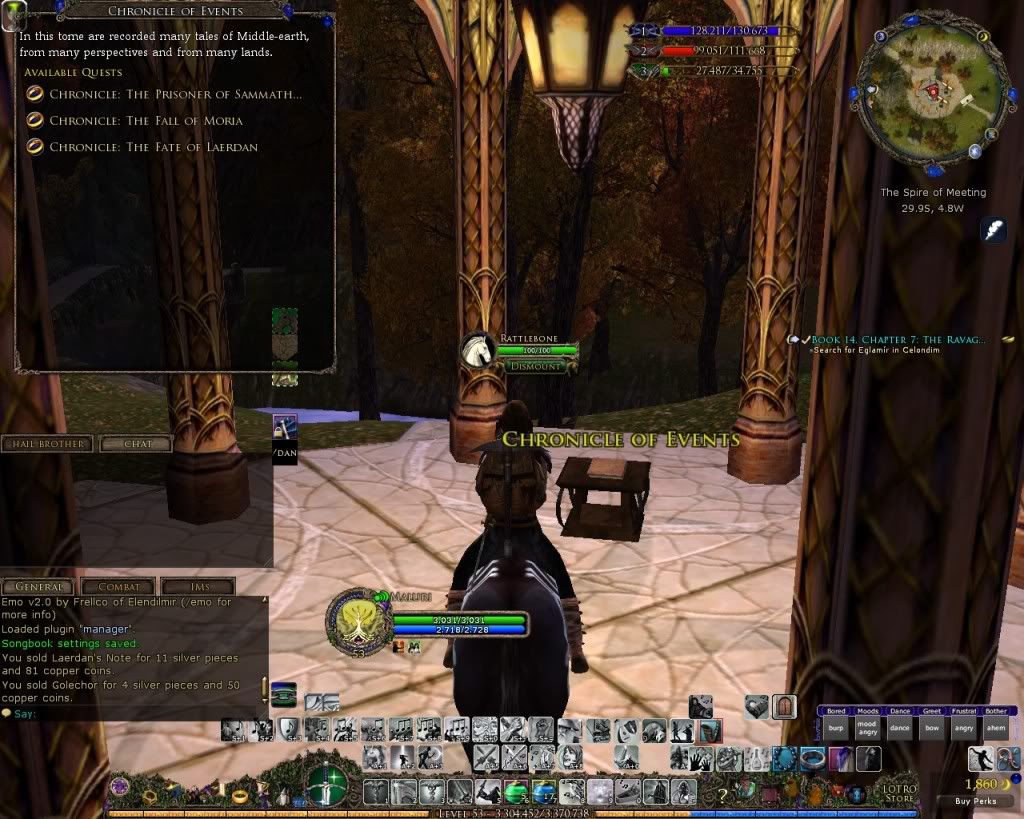The width and height of the screenshot is (1024, 819).
Task: Switch to the Greet emote tab
Action: click(931, 711)
